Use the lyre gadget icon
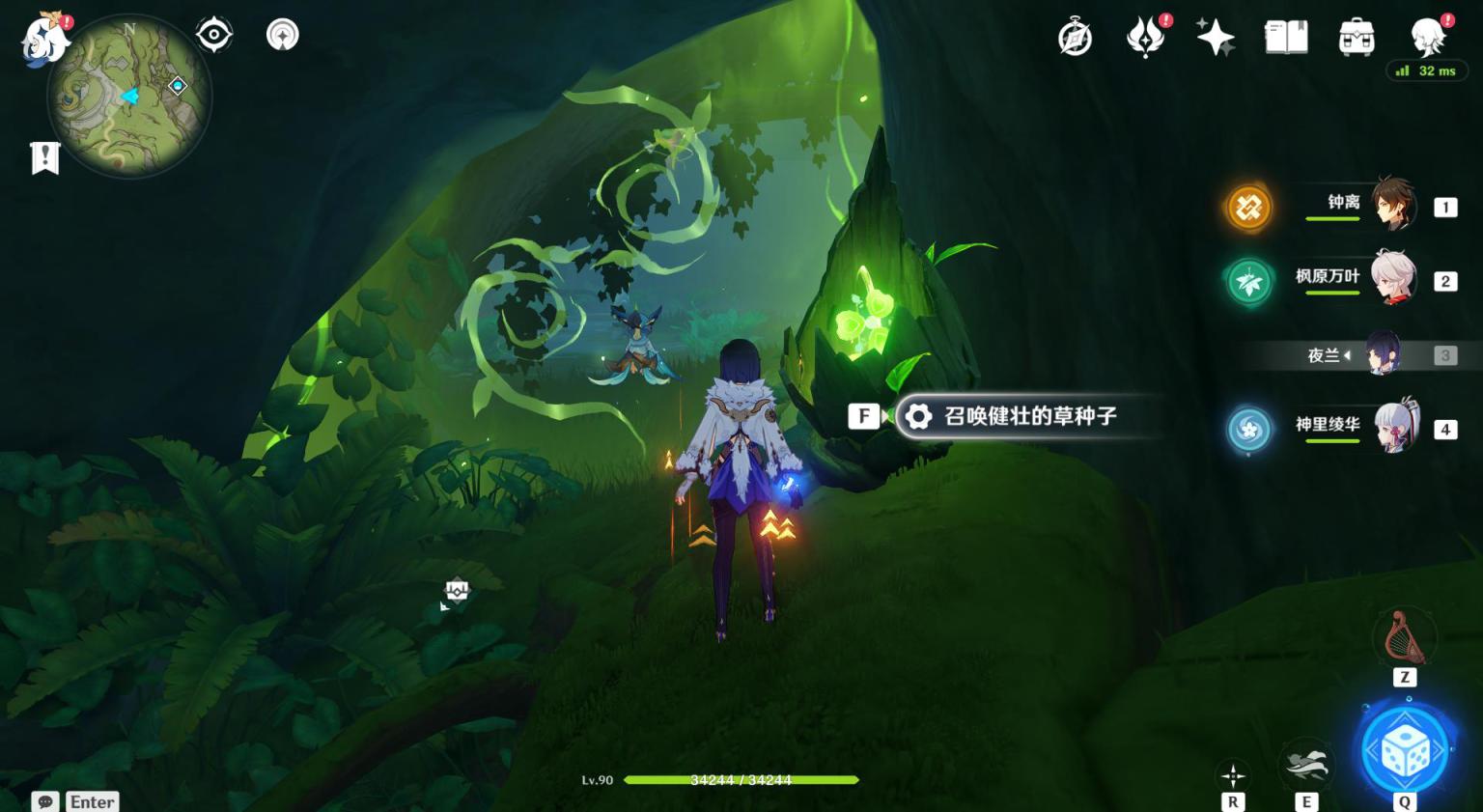This screenshot has height=812, width=1483. [1404, 637]
